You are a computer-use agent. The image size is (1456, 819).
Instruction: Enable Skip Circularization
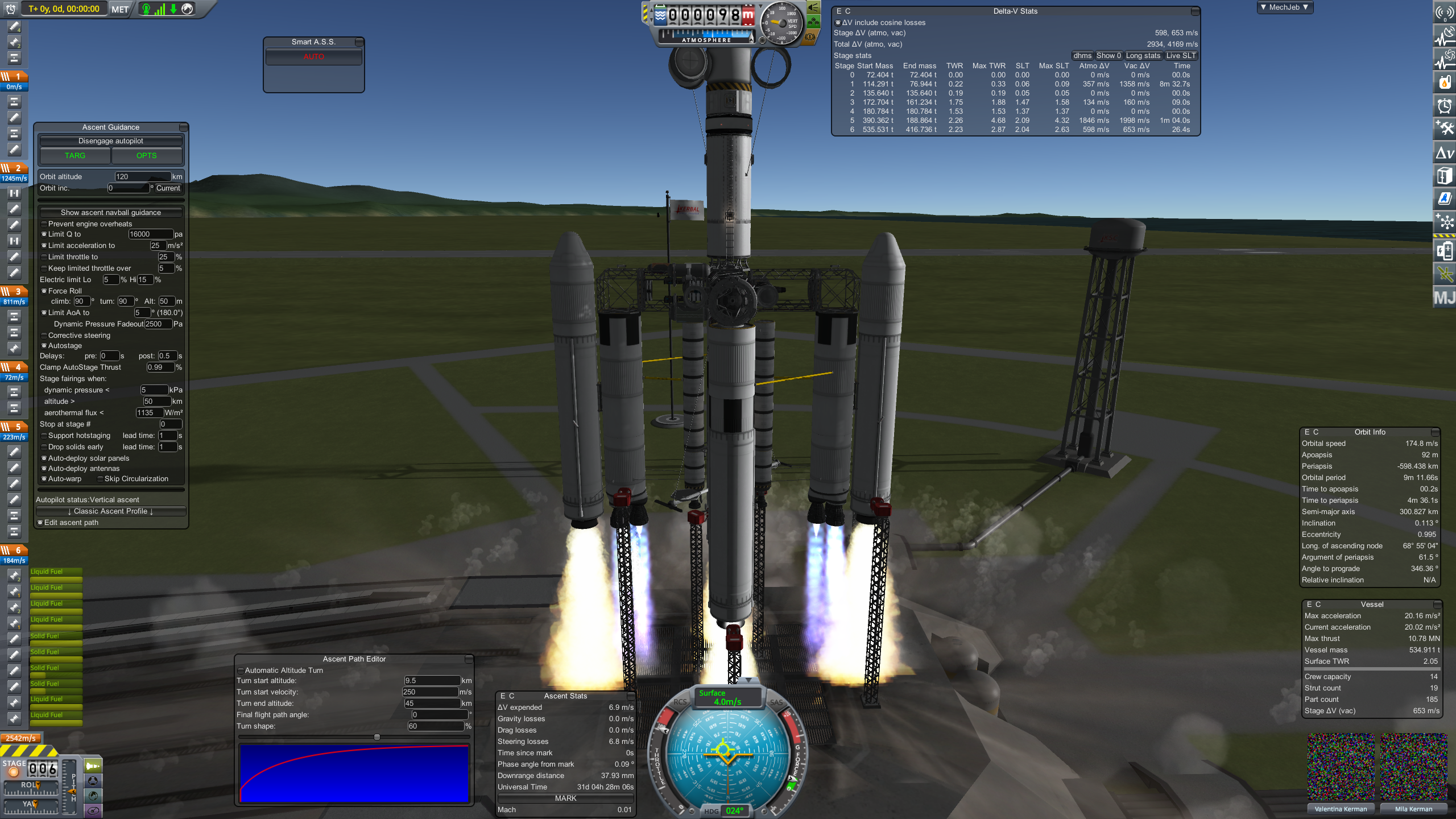coord(101,479)
